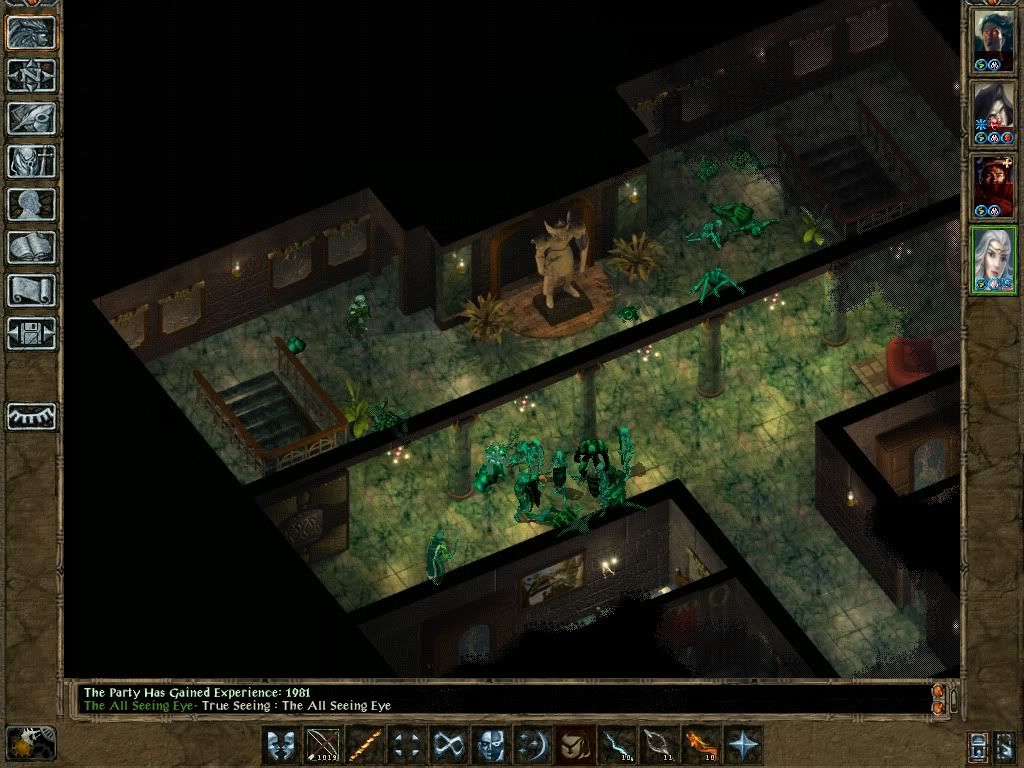Select the silver-haired elf portrait
The height and width of the screenshot is (768, 1024).
point(994,259)
